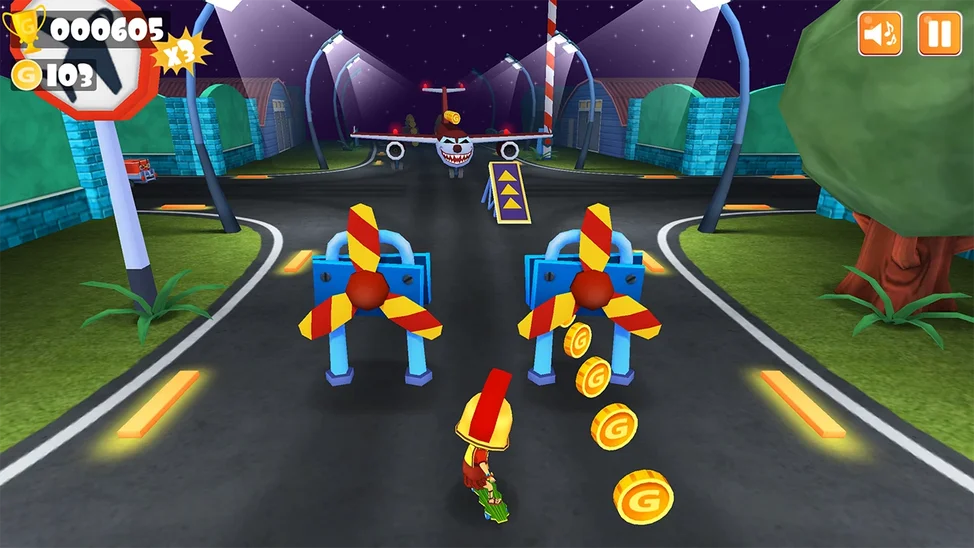Toggle the sound speaker button
The width and height of the screenshot is (974, 548).
click(x=880, y=34)
